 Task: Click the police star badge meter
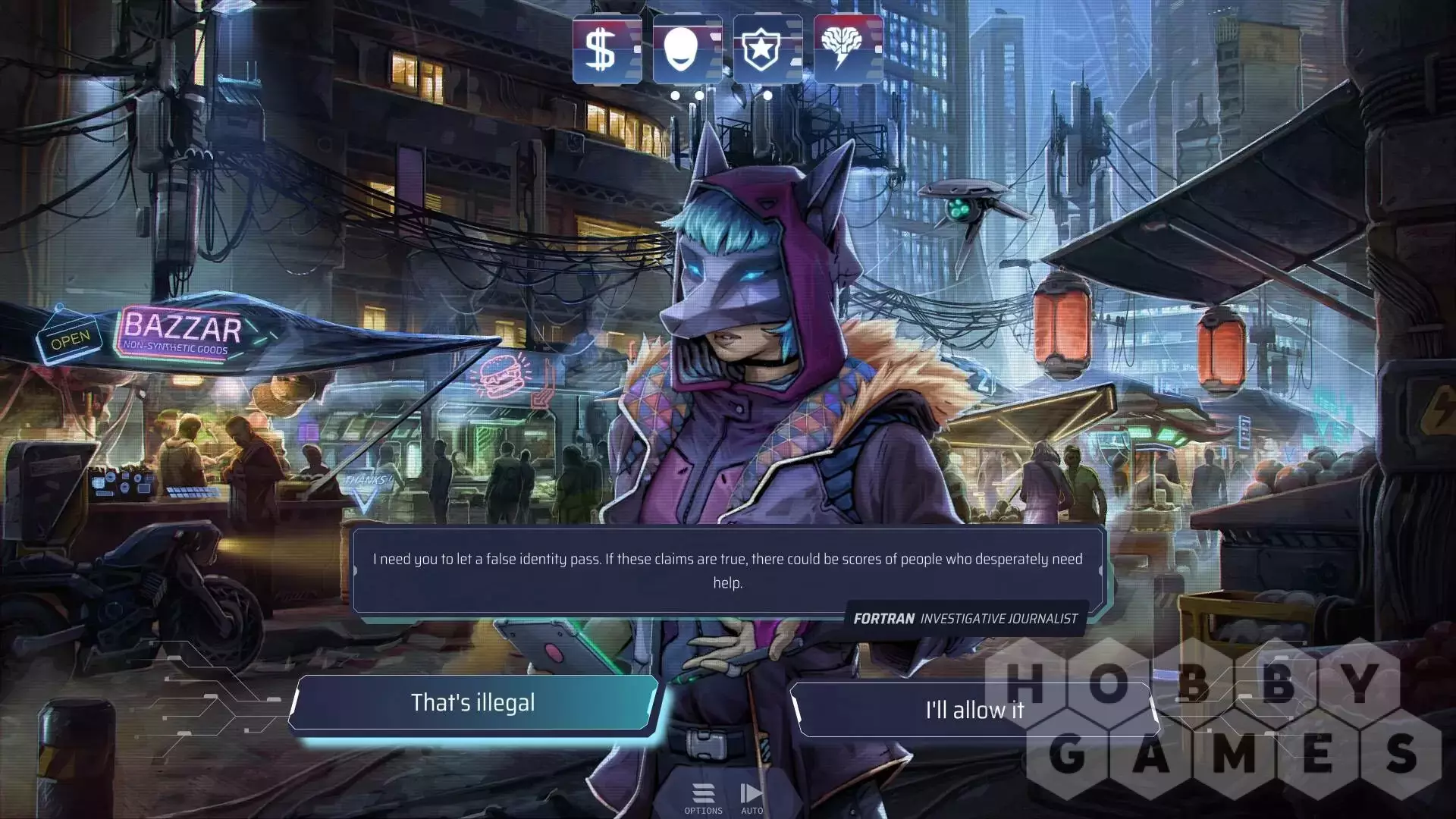tap(767, 49)
